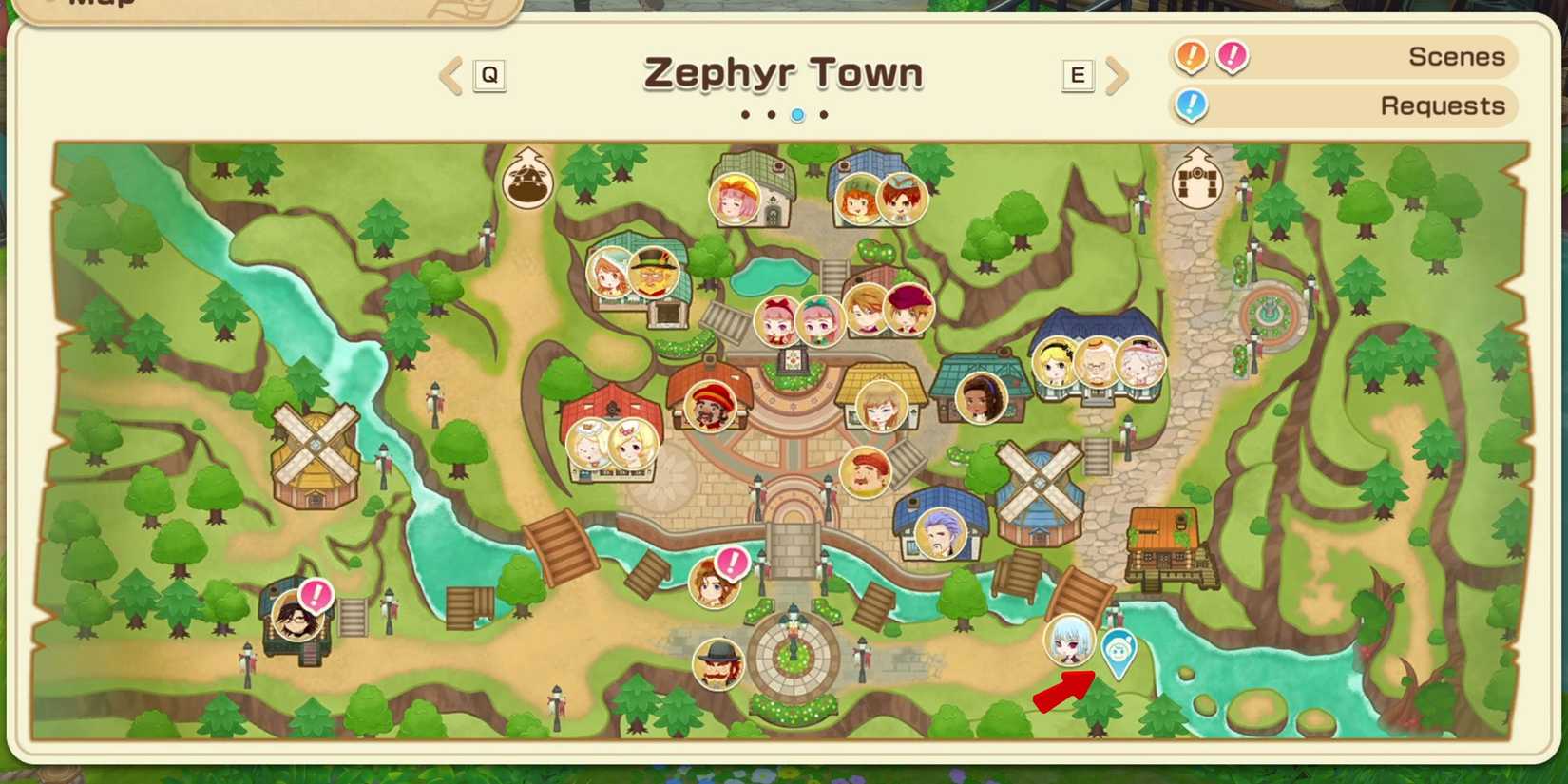Click the cow-head farm exit icon top-left
1568x784 pixels.
[526, 181]
